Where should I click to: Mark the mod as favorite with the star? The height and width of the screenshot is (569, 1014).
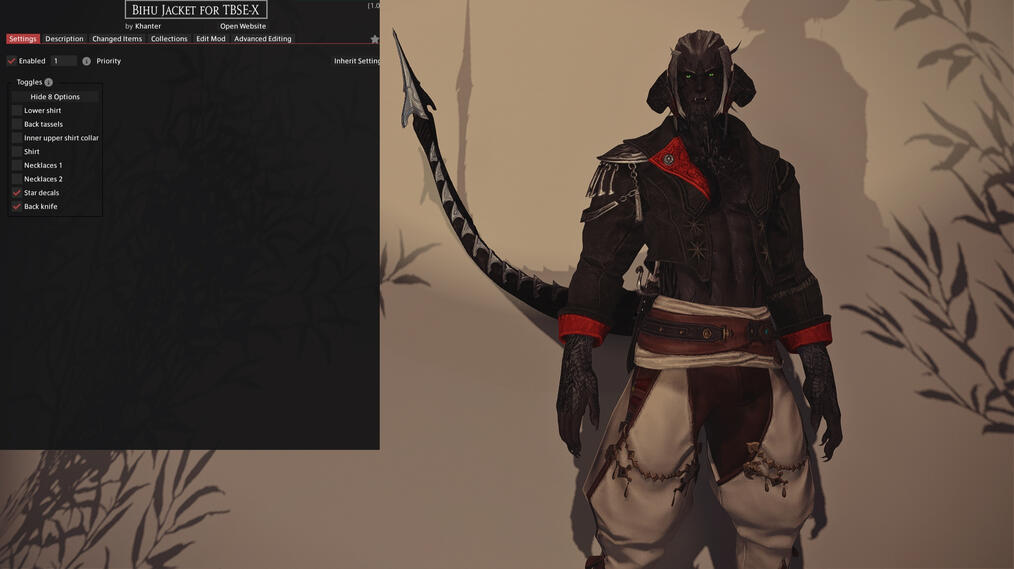375,40
